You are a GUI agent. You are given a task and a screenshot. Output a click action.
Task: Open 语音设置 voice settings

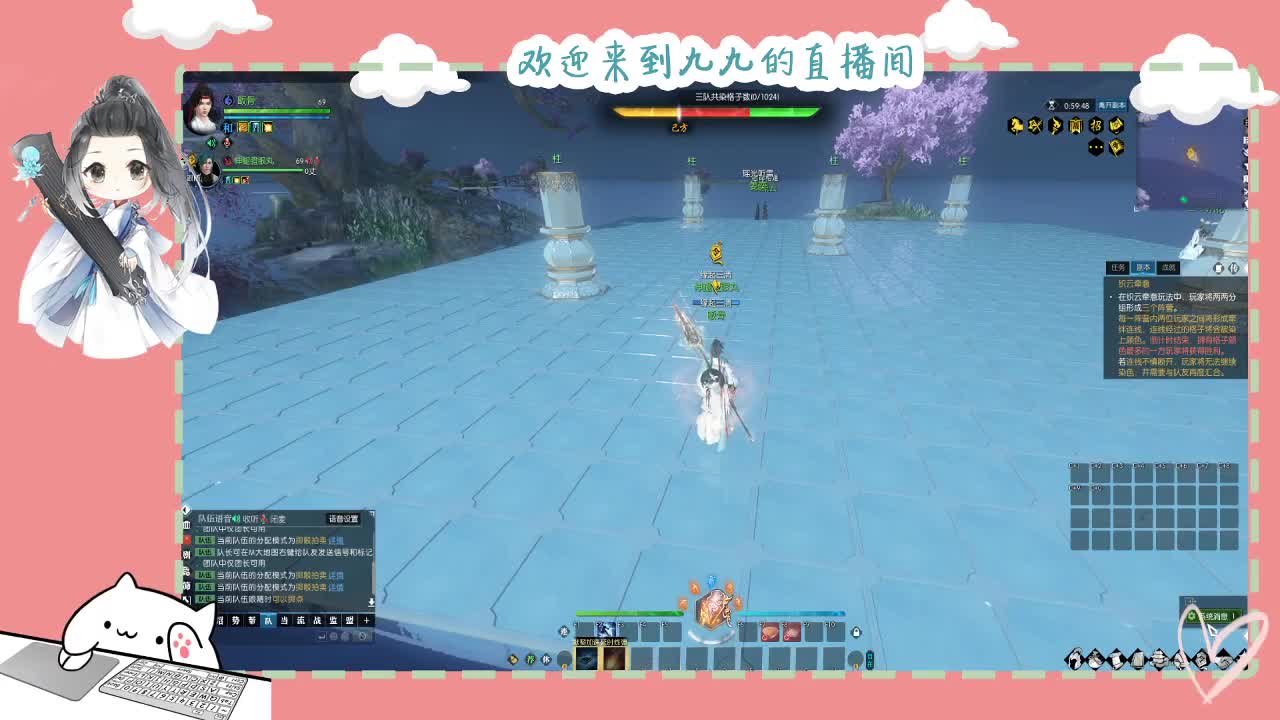point(344,520)
